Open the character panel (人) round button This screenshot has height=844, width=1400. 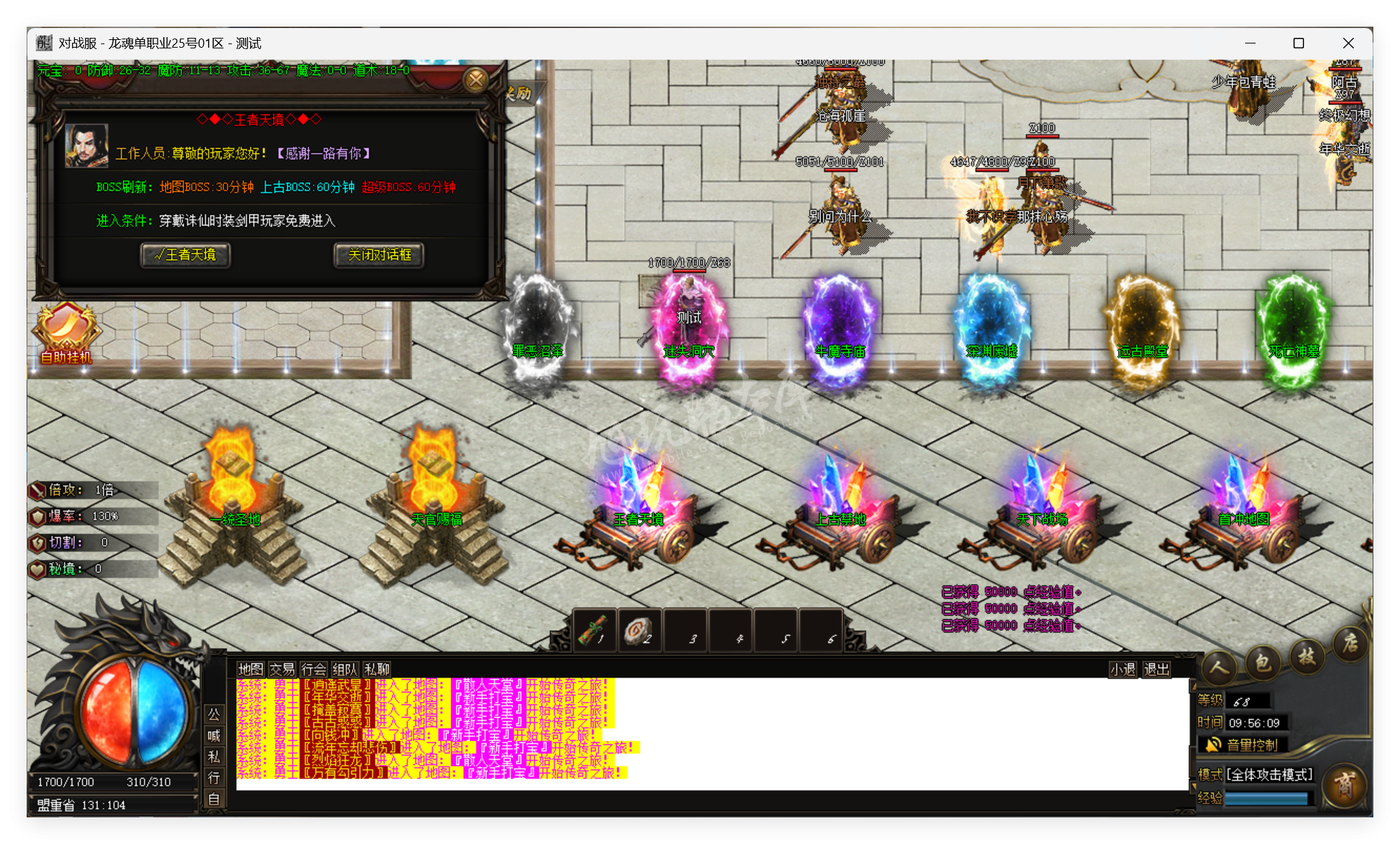pos(1219,666)
